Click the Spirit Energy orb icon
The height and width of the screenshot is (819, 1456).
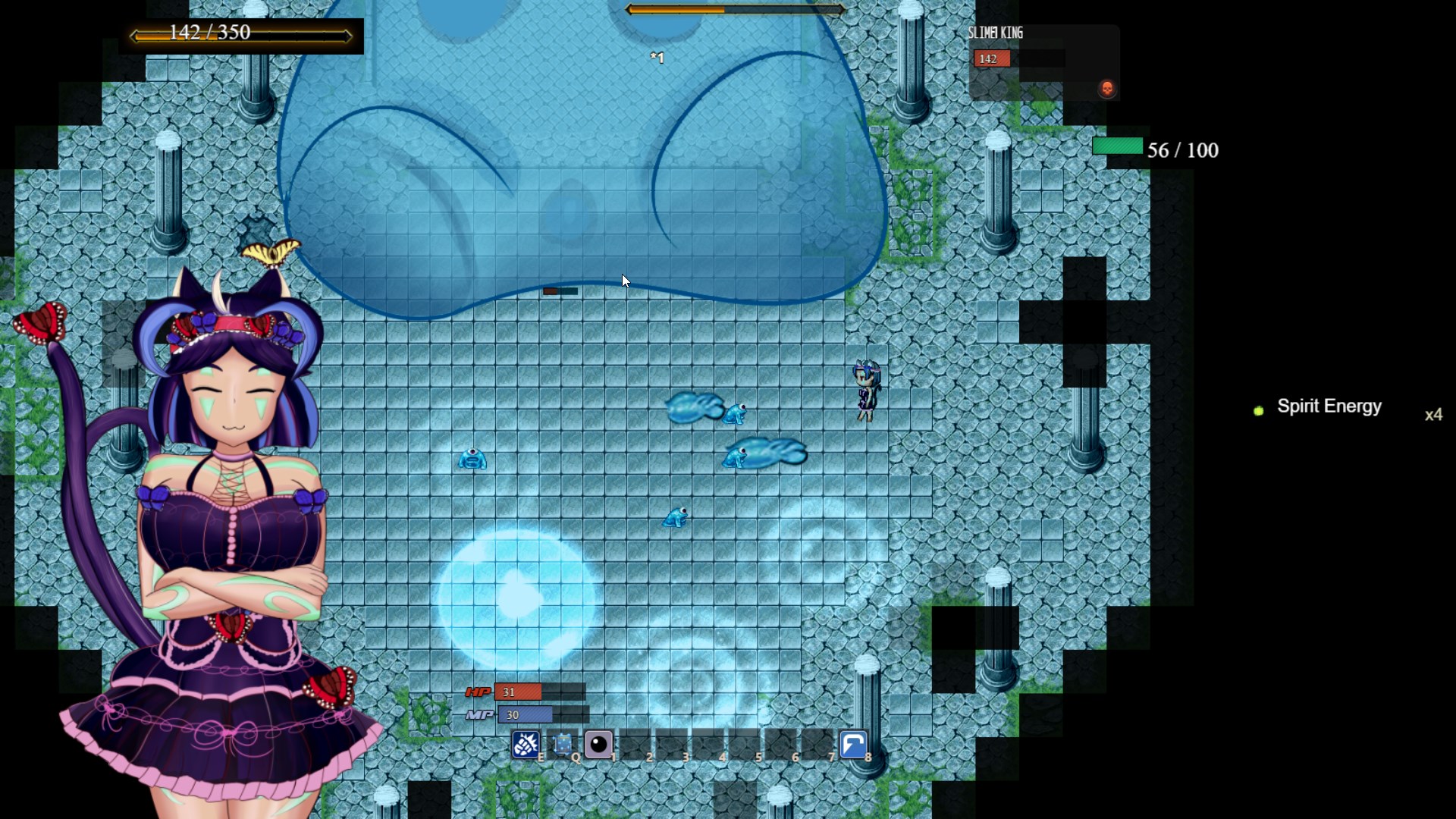[x=1258, y=410]
